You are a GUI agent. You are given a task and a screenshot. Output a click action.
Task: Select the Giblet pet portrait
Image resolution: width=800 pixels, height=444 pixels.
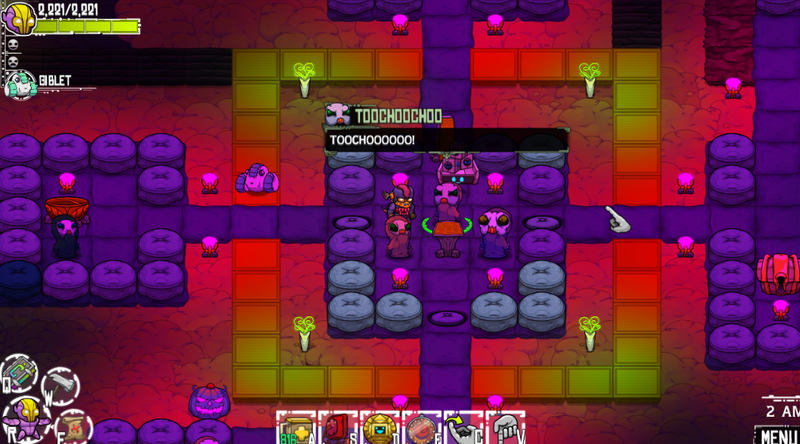[x=19, y=84]
